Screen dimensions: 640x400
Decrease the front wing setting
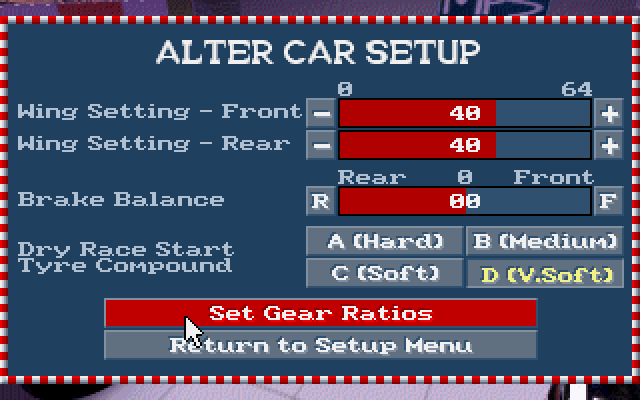(321, 113)
